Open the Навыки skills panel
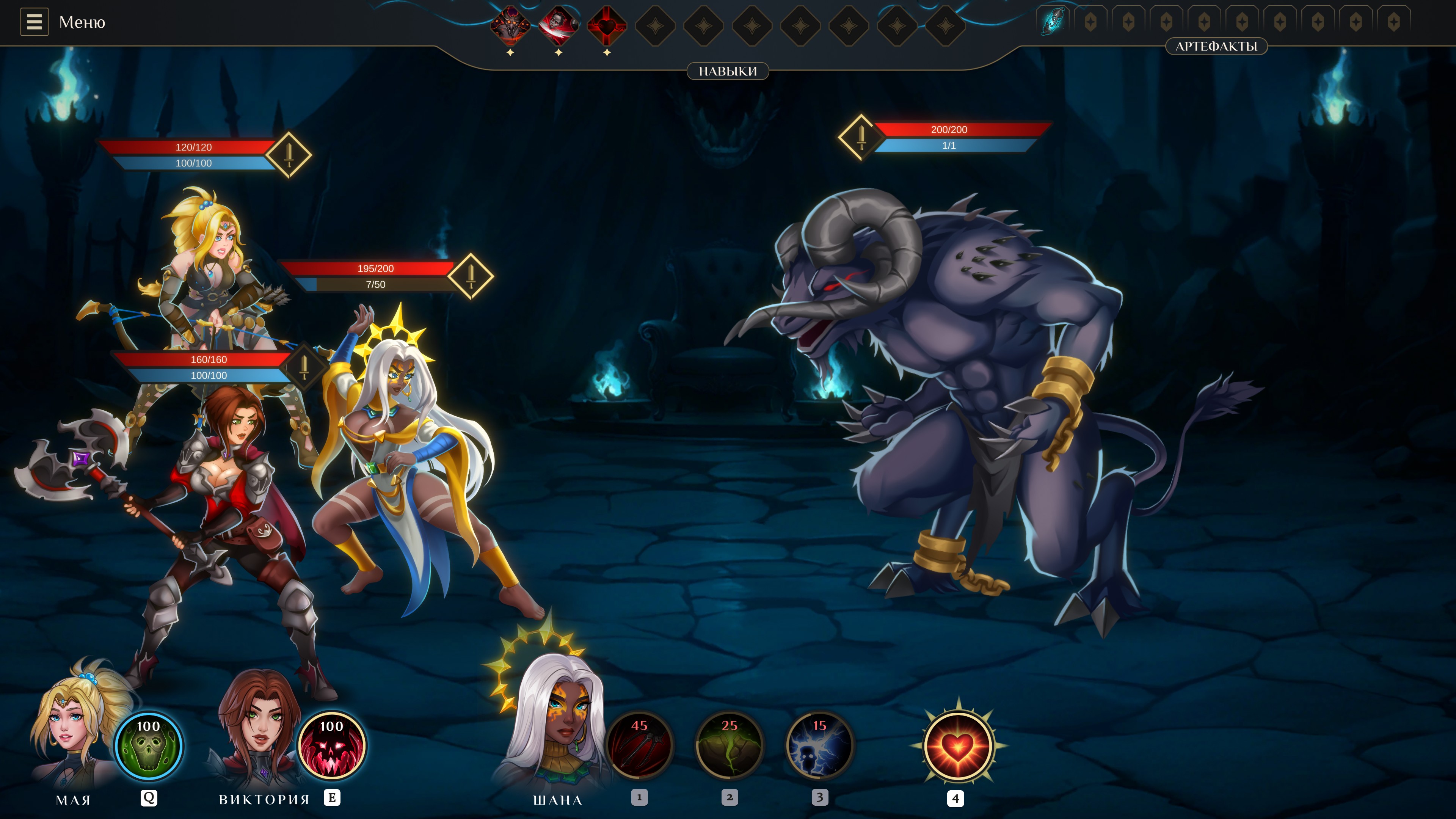This screenshot has width=1456, height=819. pyautogui.click(x=728, y=71)
